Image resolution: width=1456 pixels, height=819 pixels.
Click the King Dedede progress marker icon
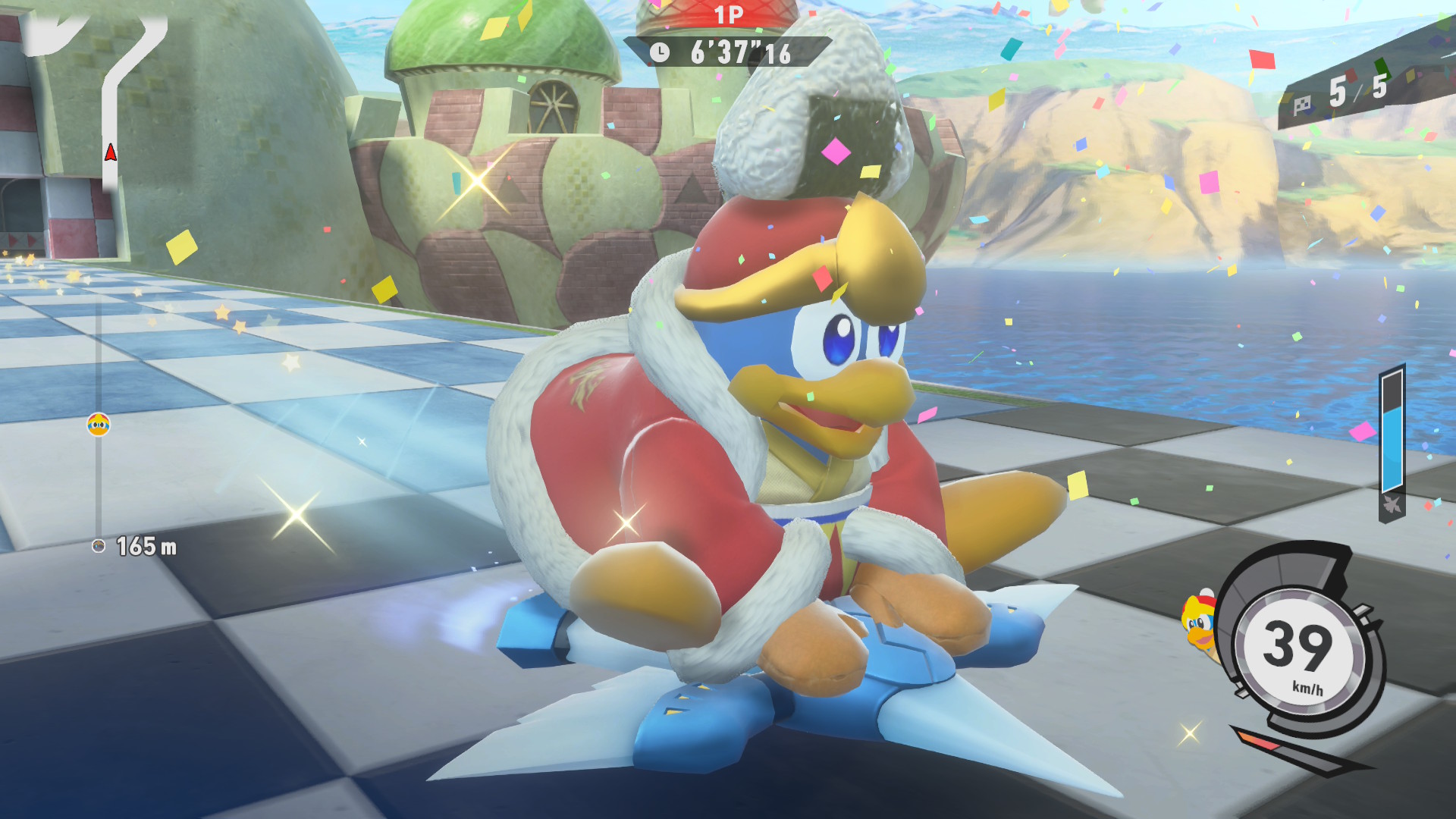(x=99, y=425)
